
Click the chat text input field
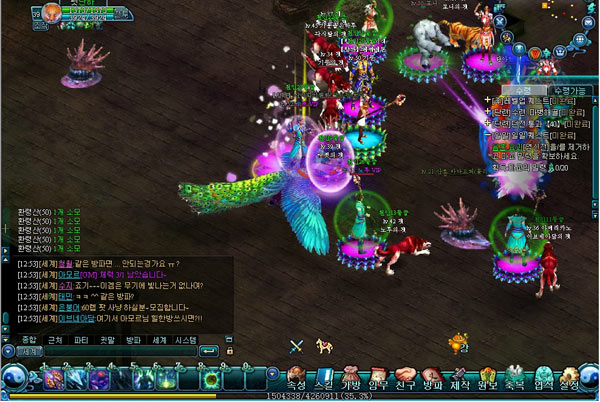[x=120, y=352]
